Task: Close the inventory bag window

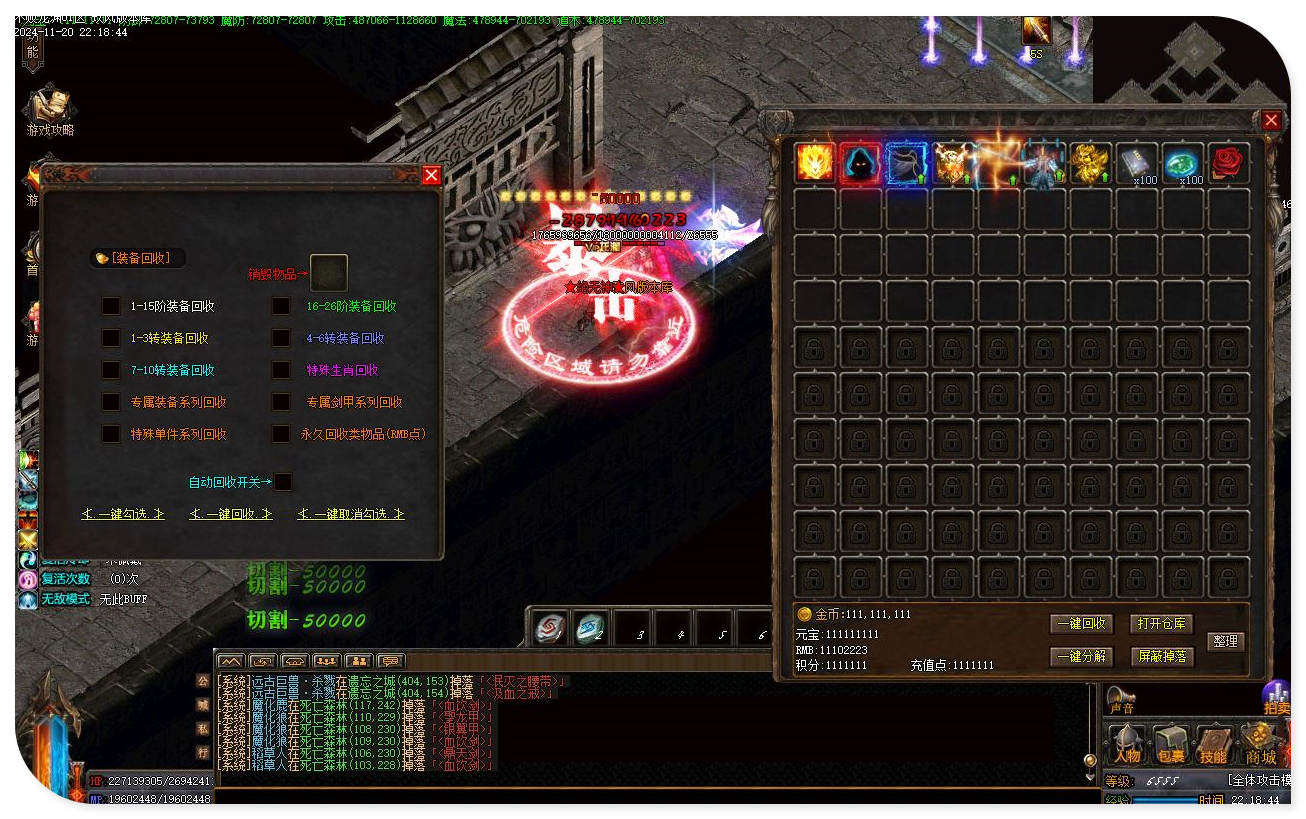Action: [1271, 121]
